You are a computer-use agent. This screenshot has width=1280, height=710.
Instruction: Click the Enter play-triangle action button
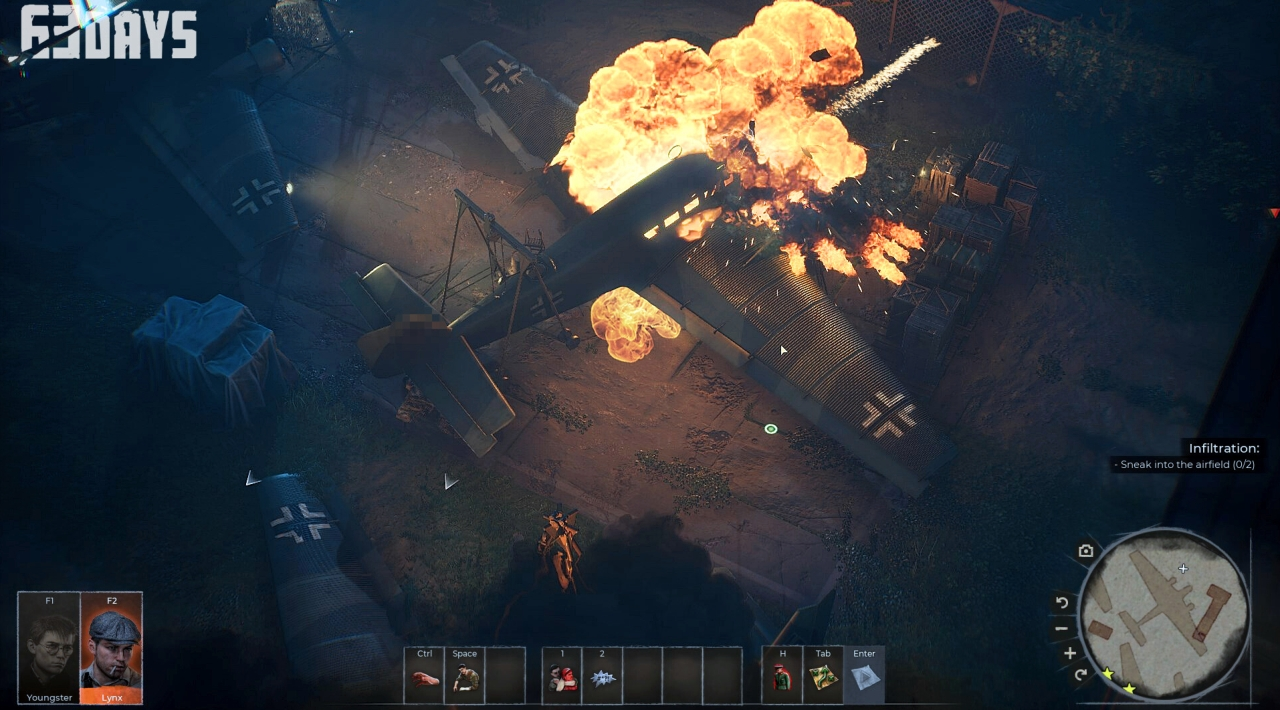(x=864, y=676)
